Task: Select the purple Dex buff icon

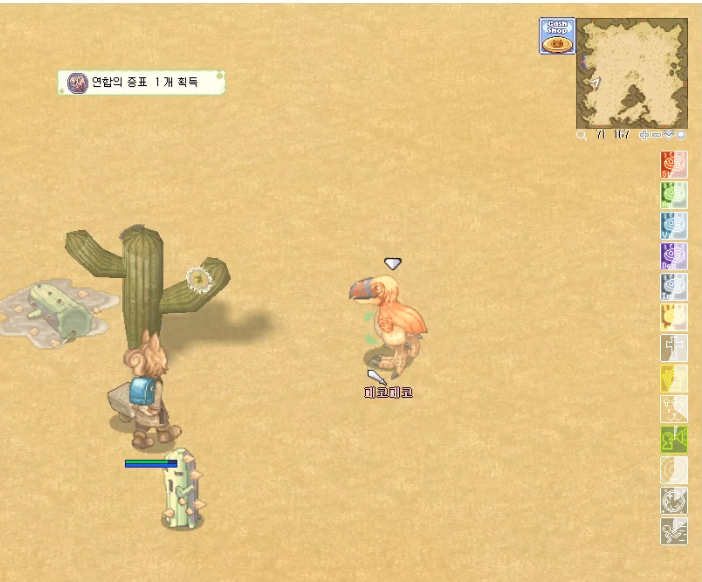Action: [x=674, y=257]
